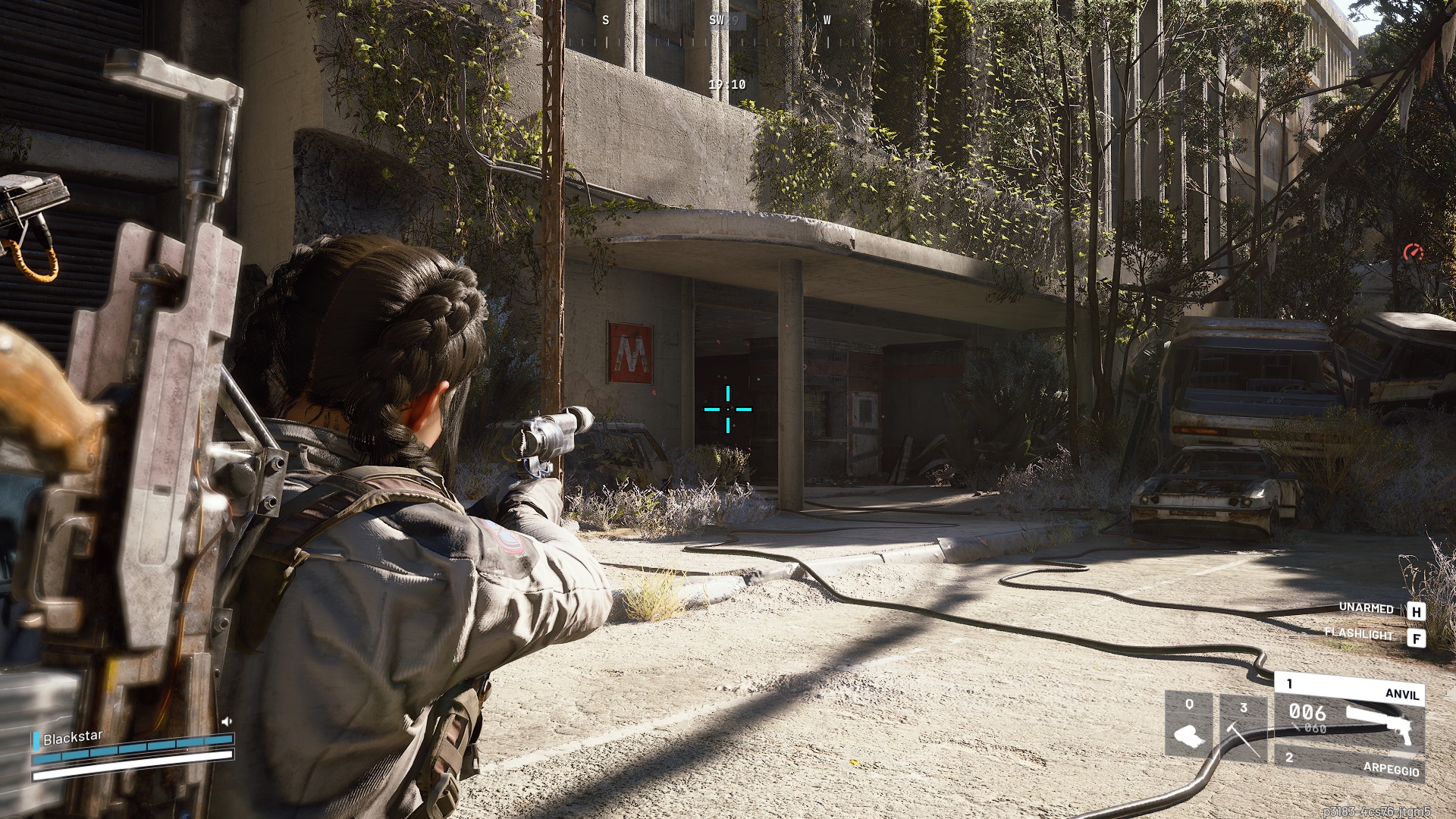Viewport: 1456px width, 819px height.
Task: Toggle unarmed mode via the UNARMED label
Action: 1366,608
